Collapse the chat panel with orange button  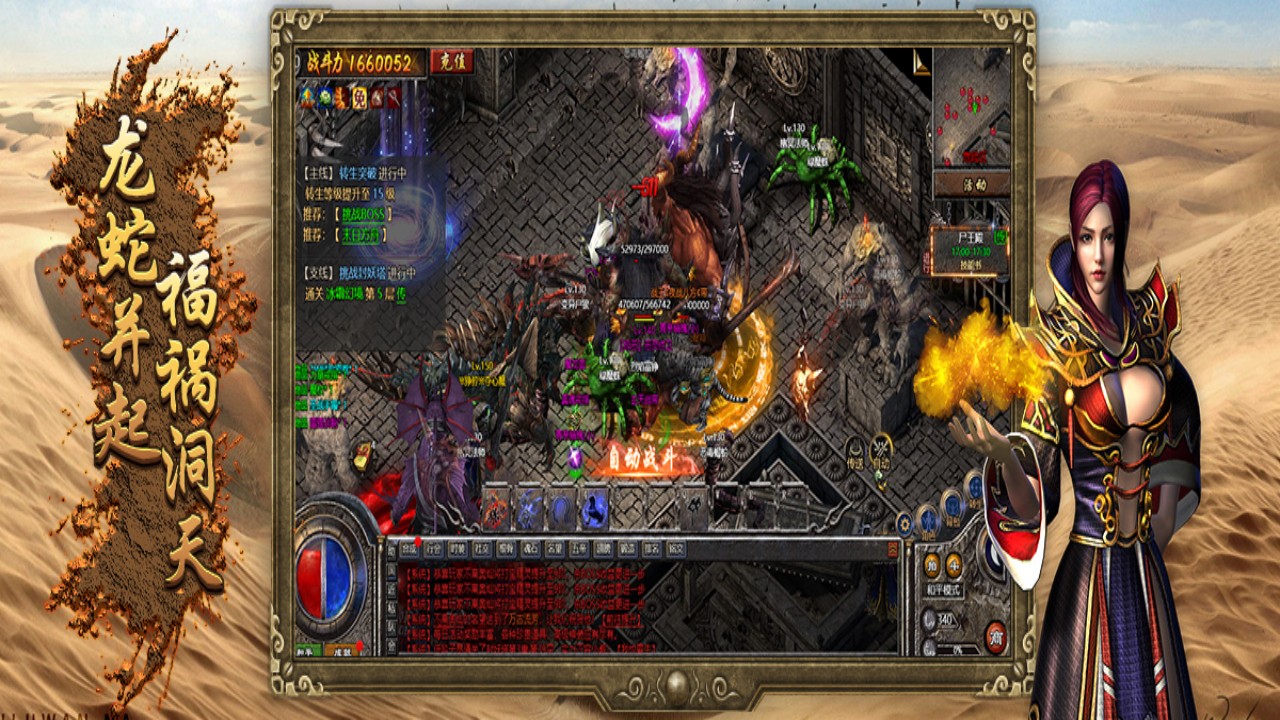(892, 548)
